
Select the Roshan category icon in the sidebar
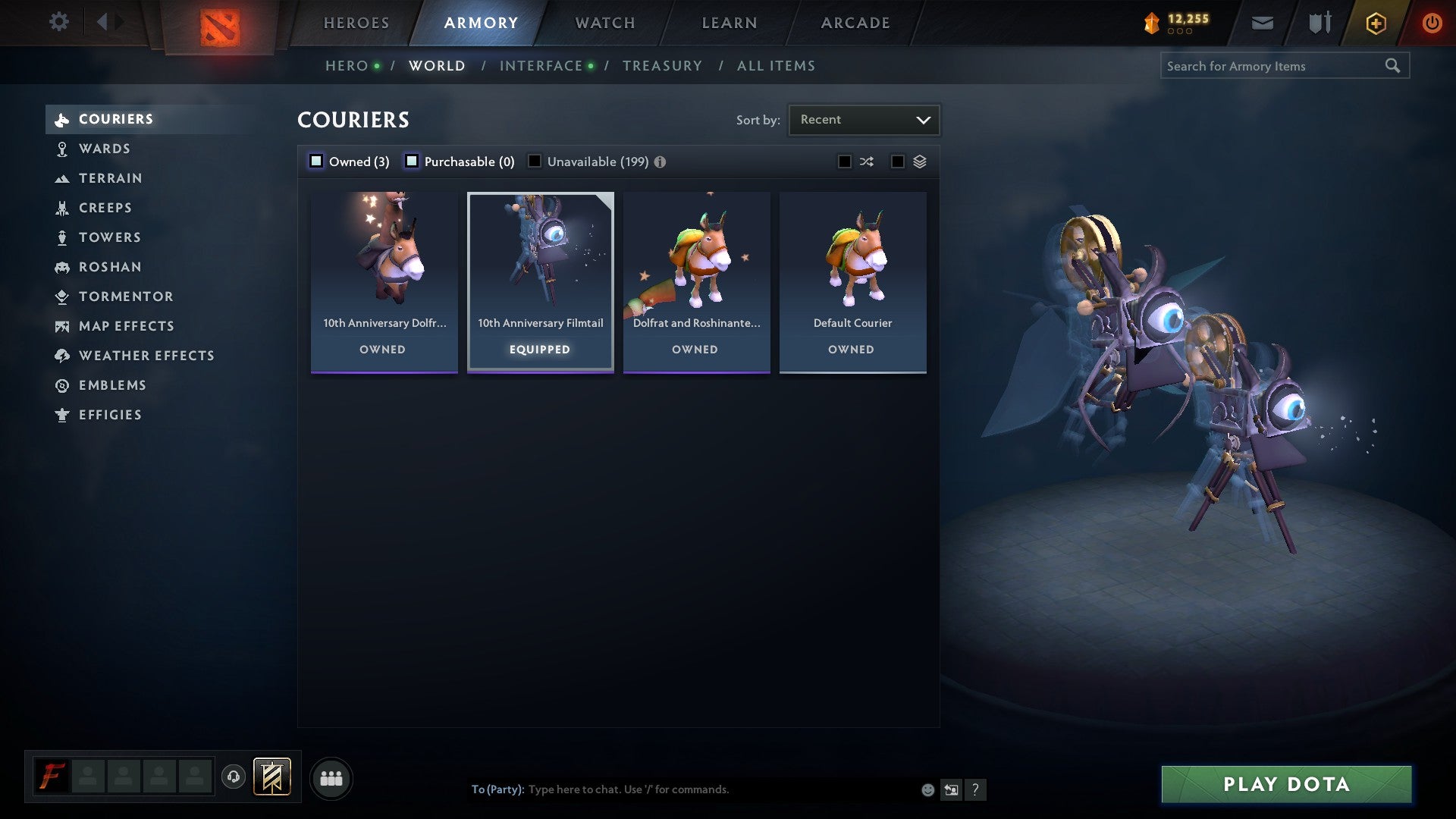click(x=63, y=267)
